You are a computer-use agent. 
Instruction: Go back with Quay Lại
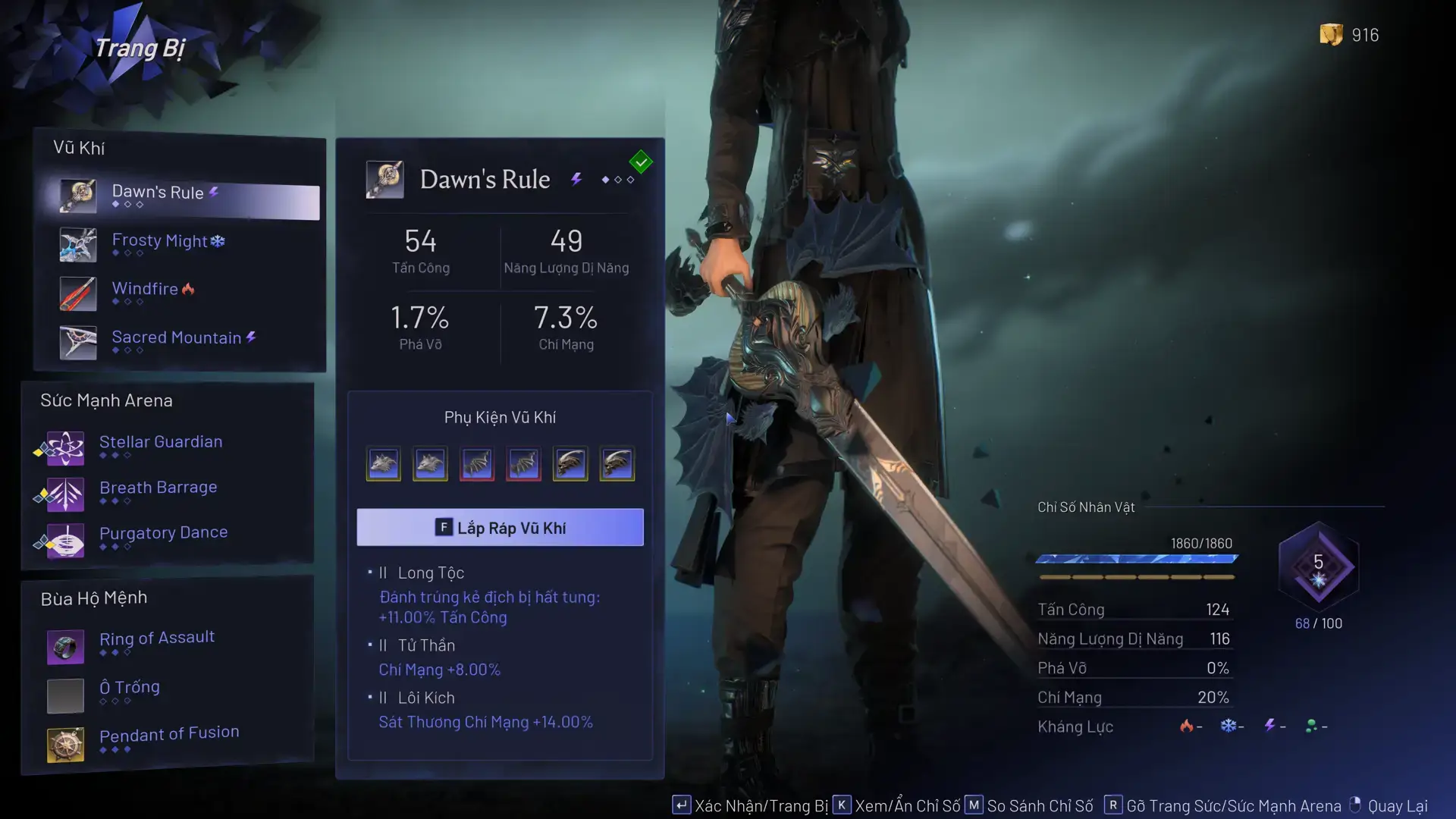[x=1388, y=805]
